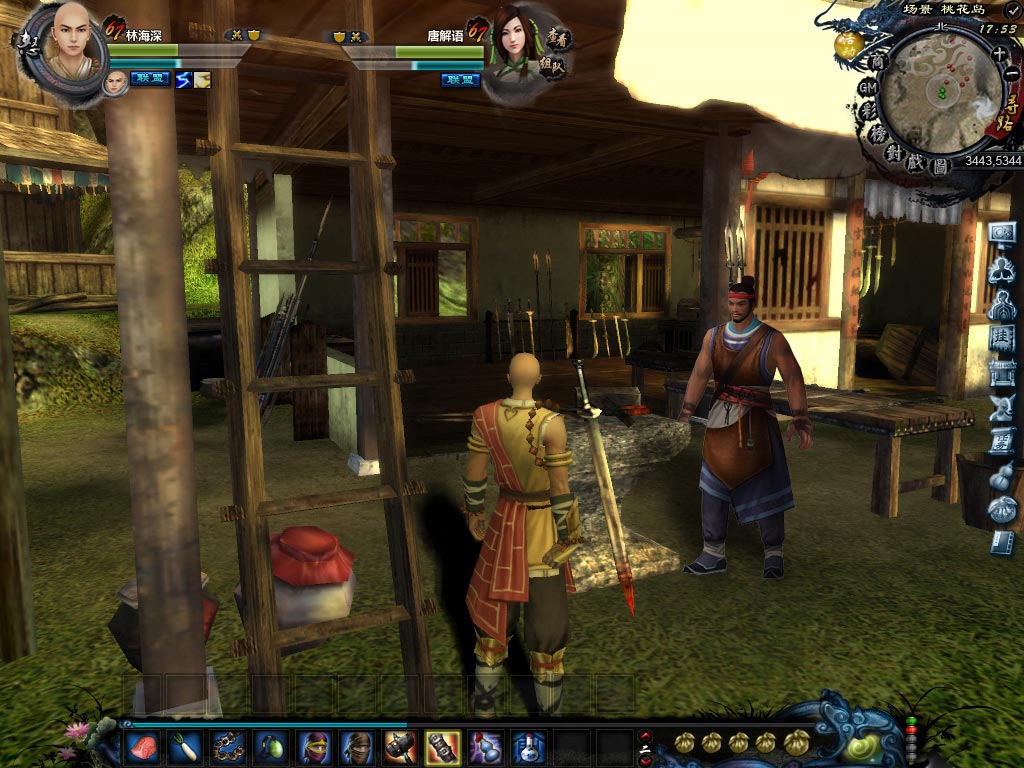Zoom out the minimap with the minus button

pos(1012,73)
